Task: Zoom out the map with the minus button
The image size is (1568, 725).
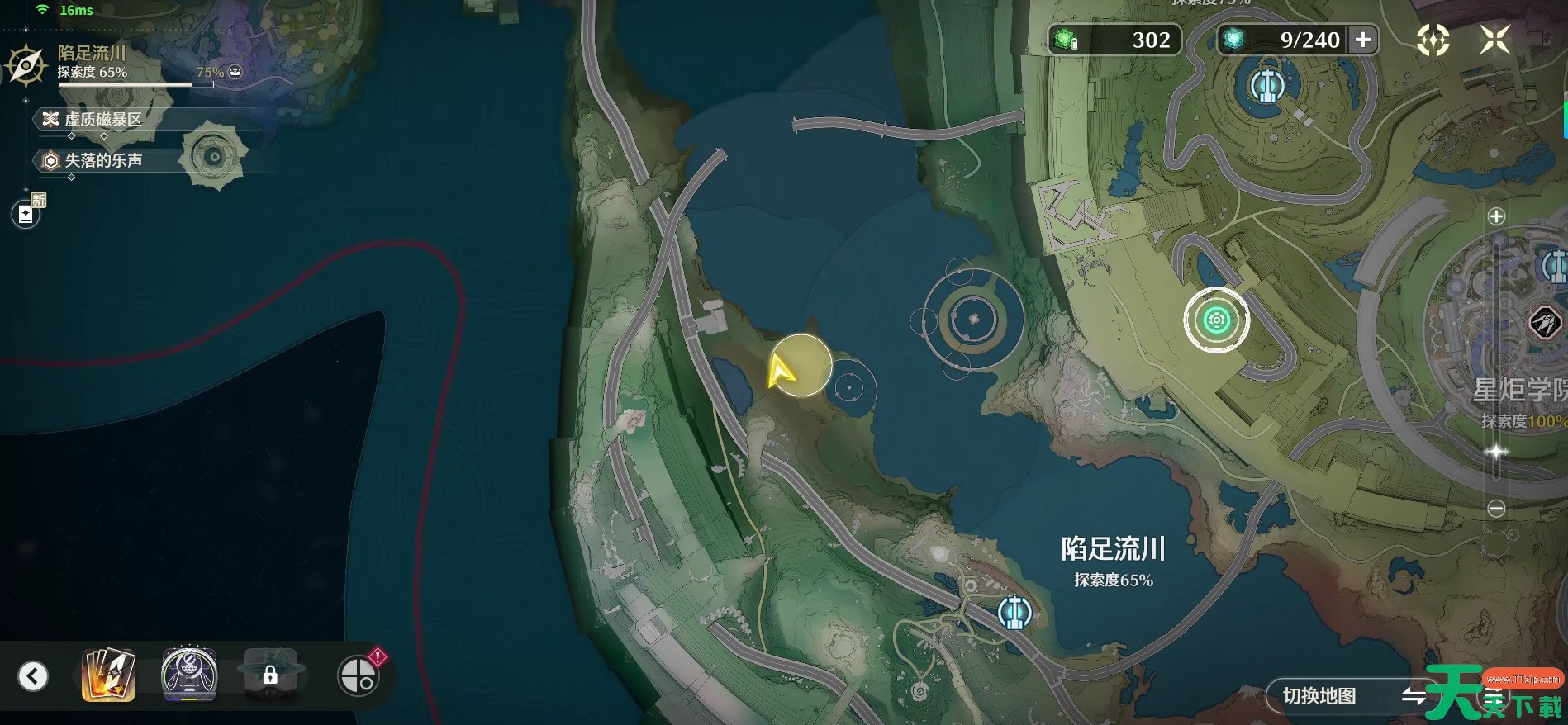Action: (x=1496, y=509)
